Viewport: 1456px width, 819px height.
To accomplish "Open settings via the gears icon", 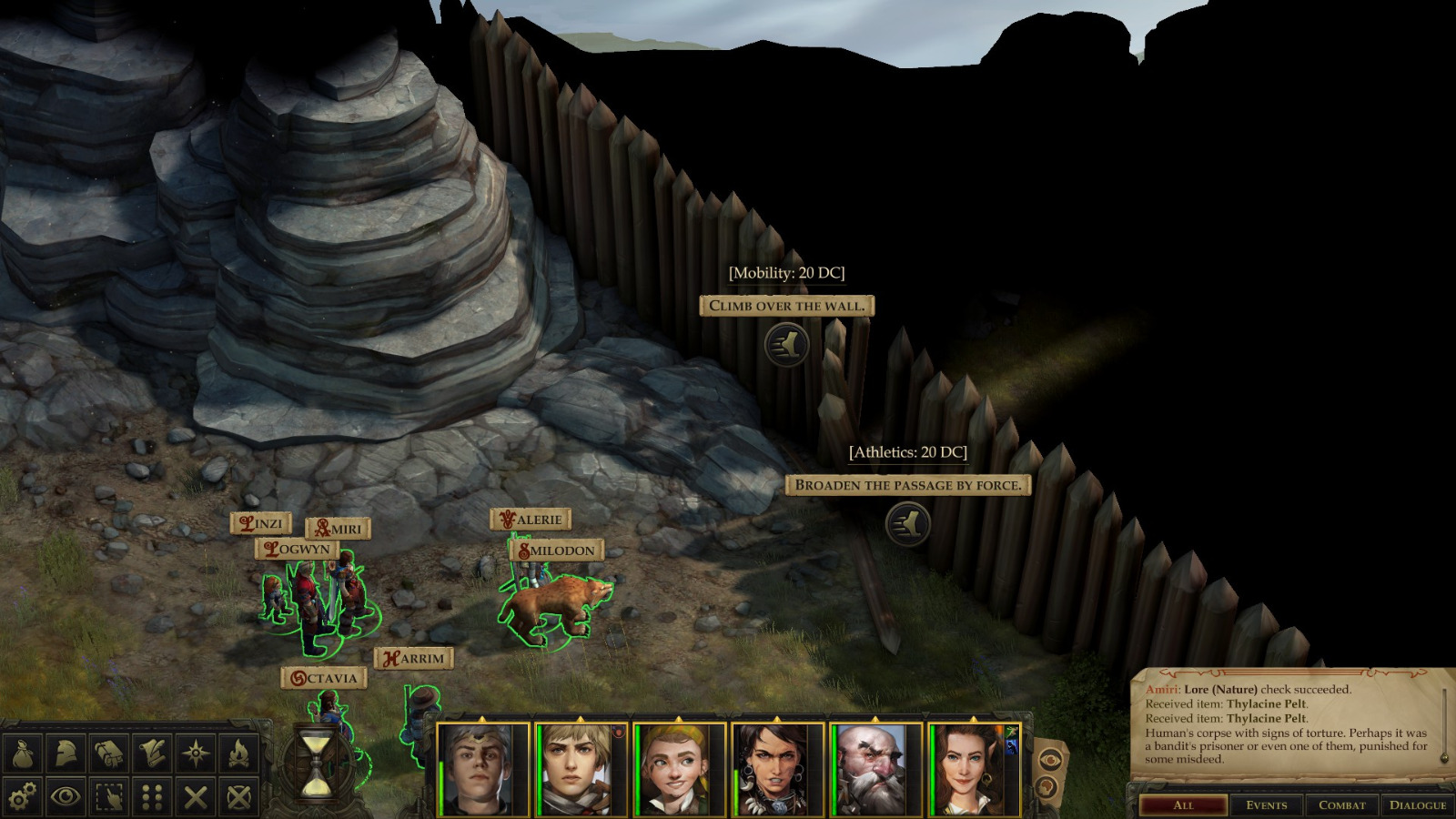I will coord(22,795).
